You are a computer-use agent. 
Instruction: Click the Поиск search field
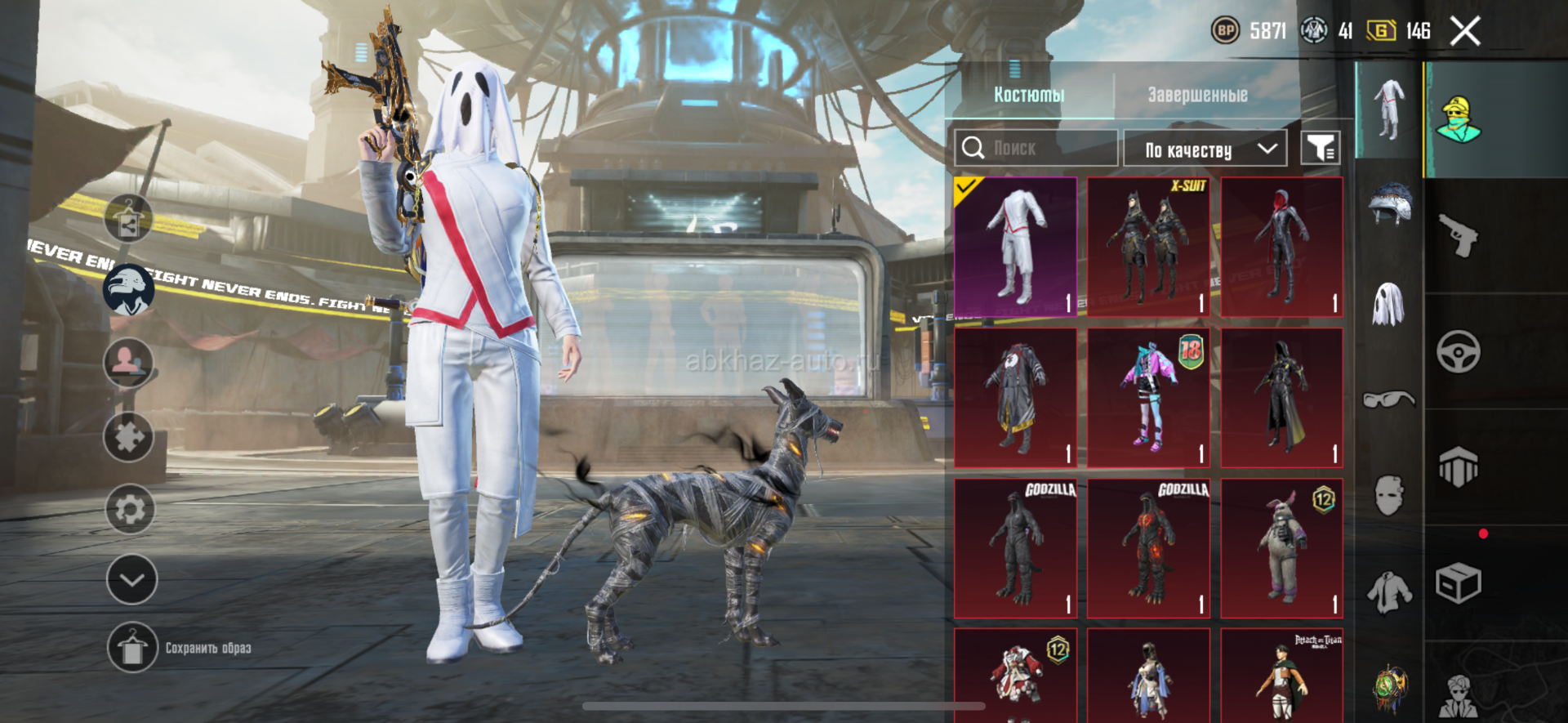pos(1036,149)
